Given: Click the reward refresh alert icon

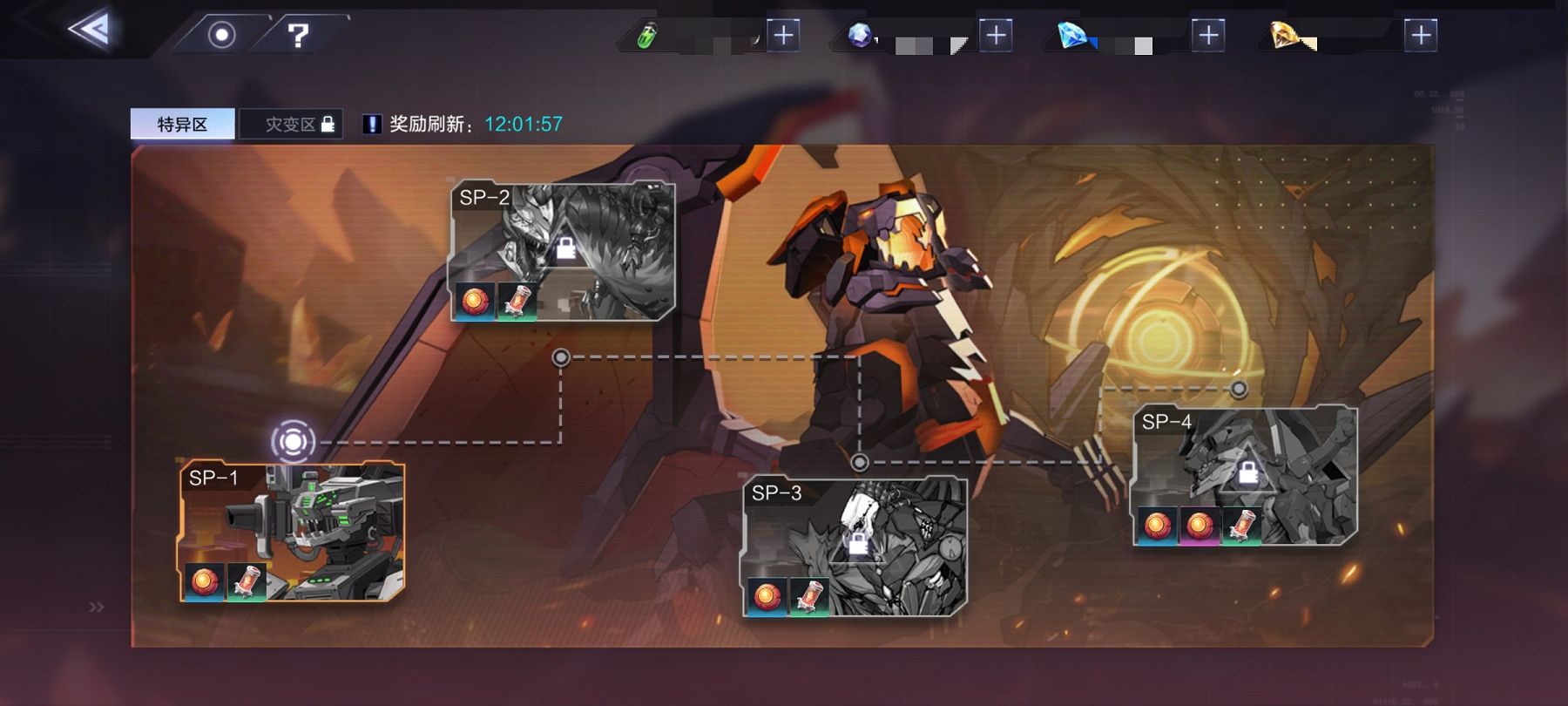Looking at the screenshot, I should [372, 124].
